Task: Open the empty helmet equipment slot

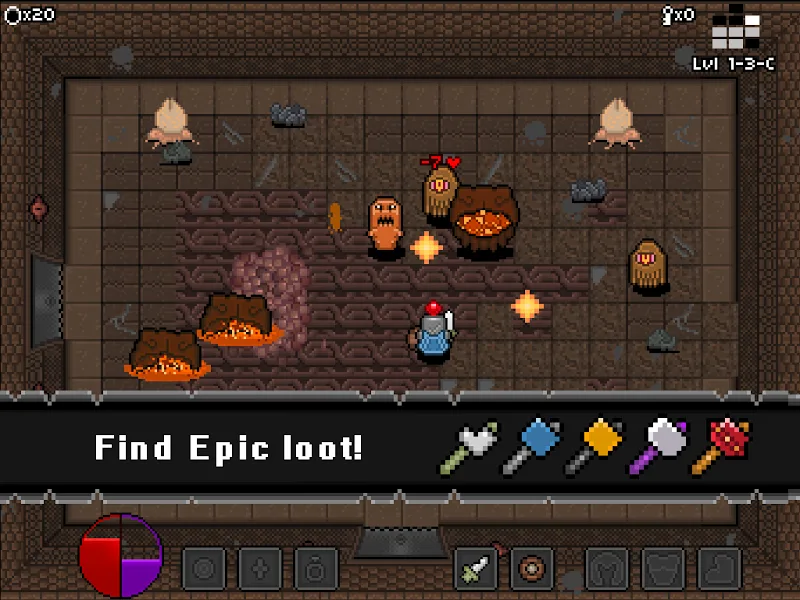Action: [x=606, y=569]
